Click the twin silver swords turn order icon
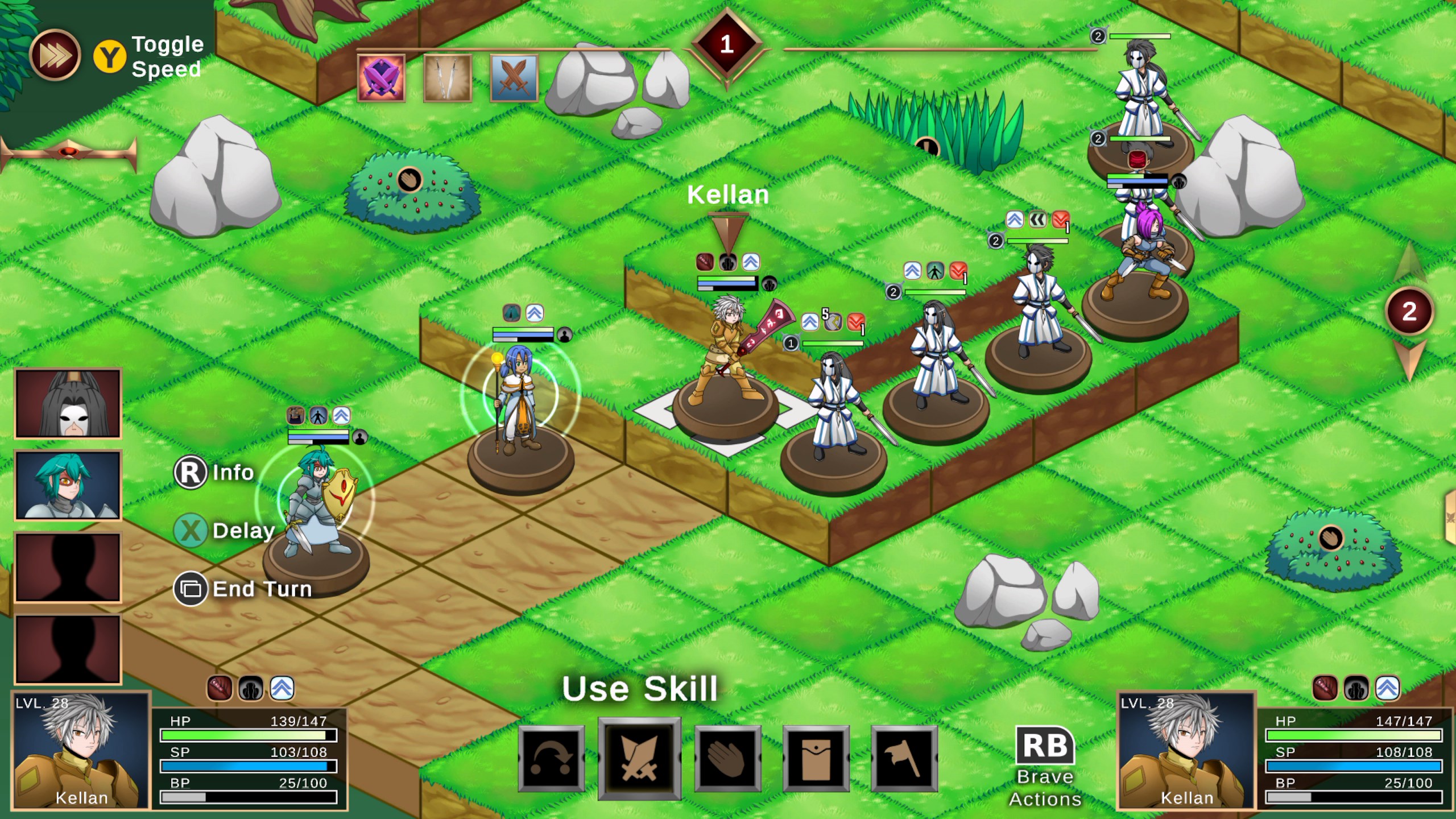The width and height of the screenshot is (1456, 819). point(447,78)
